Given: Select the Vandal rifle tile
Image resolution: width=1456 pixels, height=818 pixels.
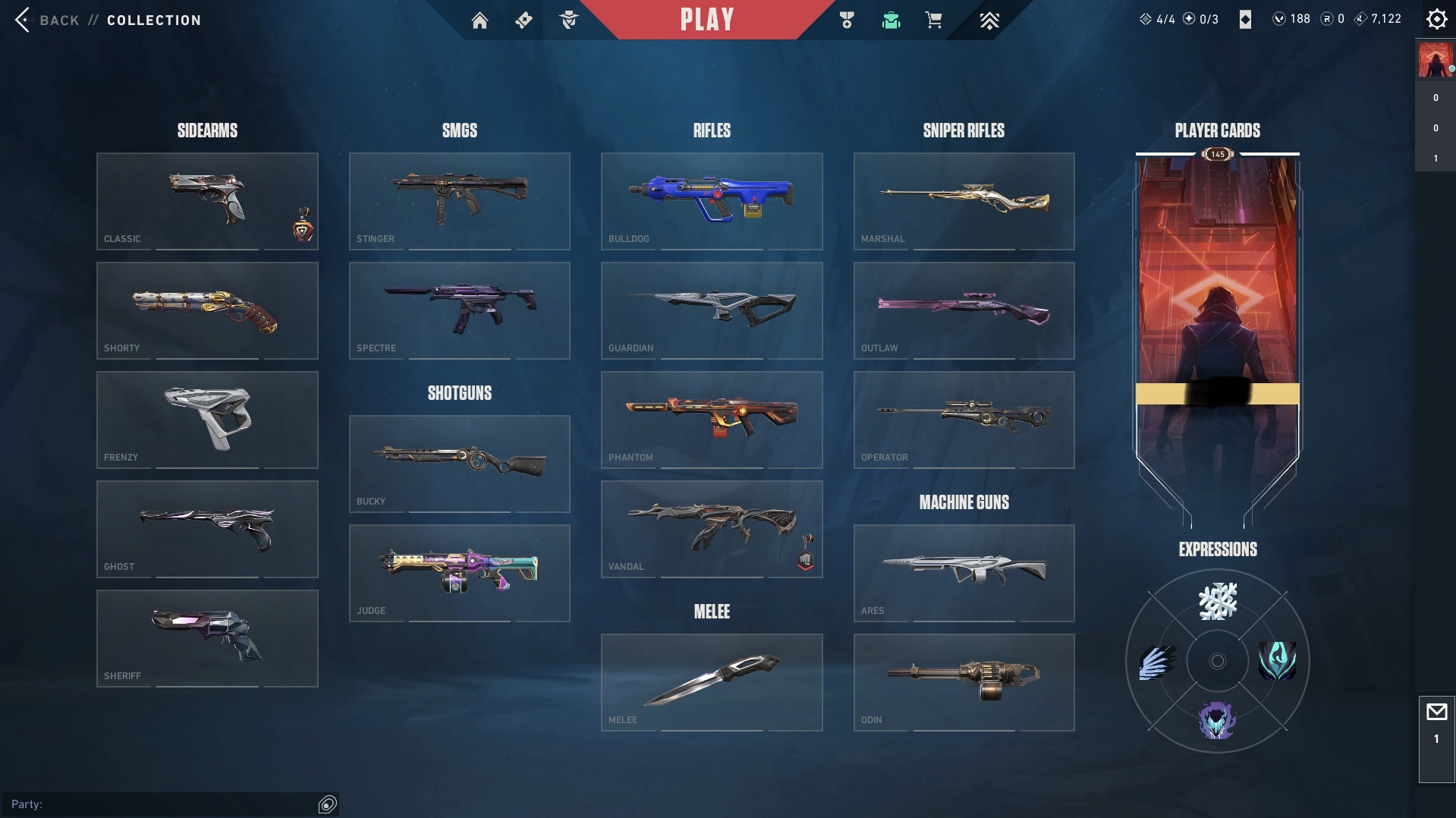Looking at the screenshot, I should 712,529.
